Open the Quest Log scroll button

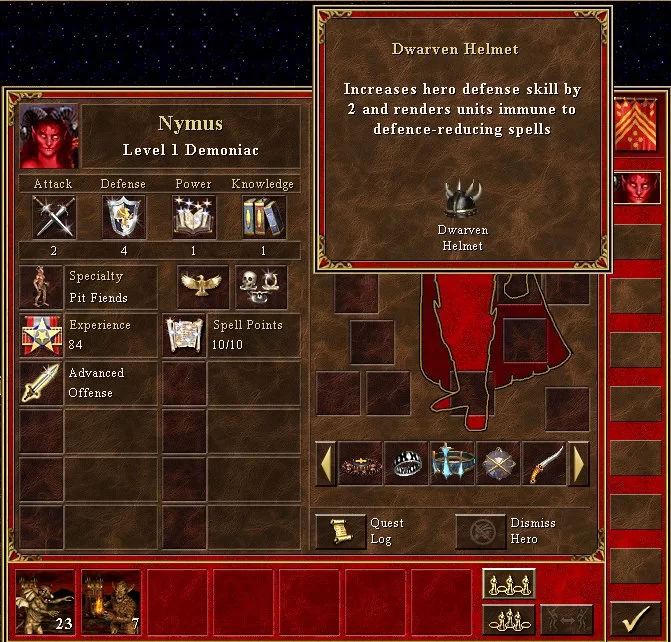(x=341, y=531)
